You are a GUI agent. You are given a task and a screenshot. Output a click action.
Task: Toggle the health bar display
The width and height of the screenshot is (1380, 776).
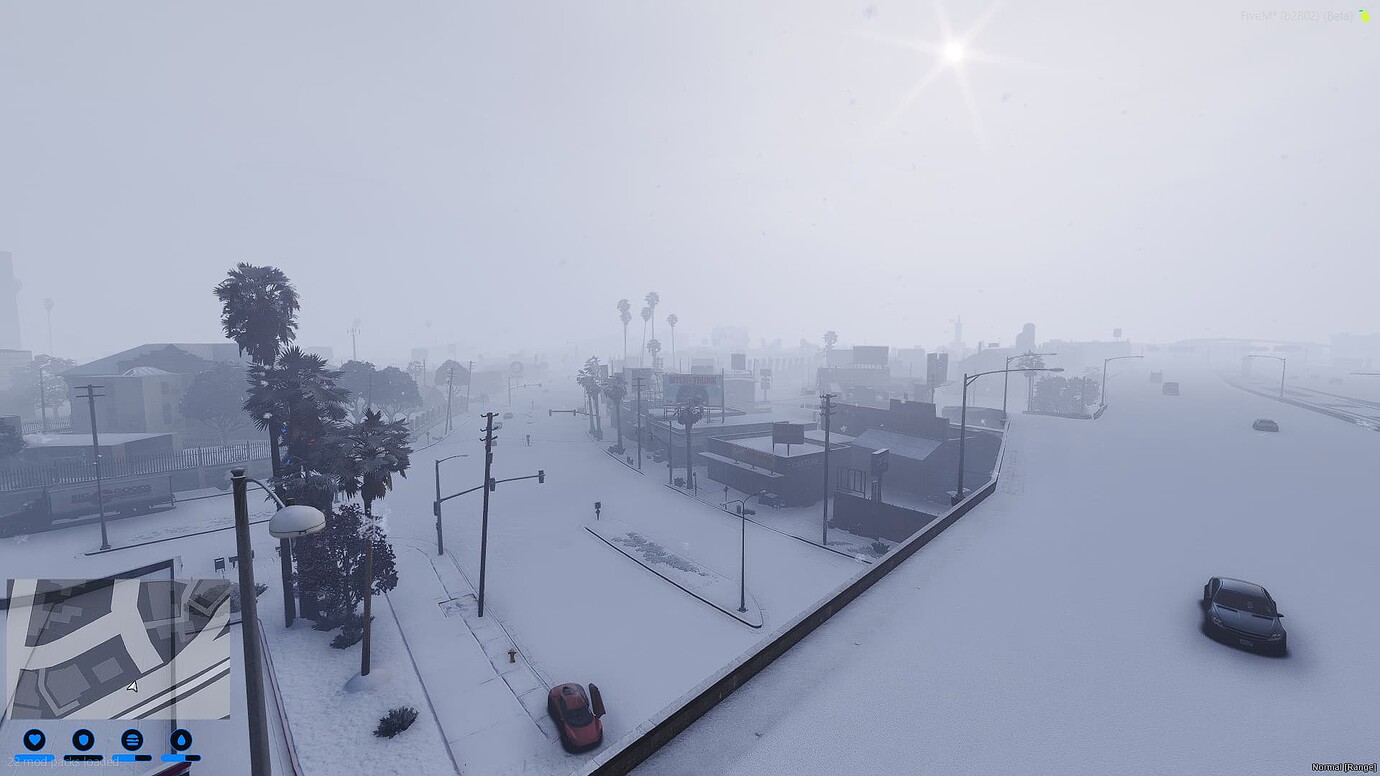pyautogui.click(x=33, y=758)
